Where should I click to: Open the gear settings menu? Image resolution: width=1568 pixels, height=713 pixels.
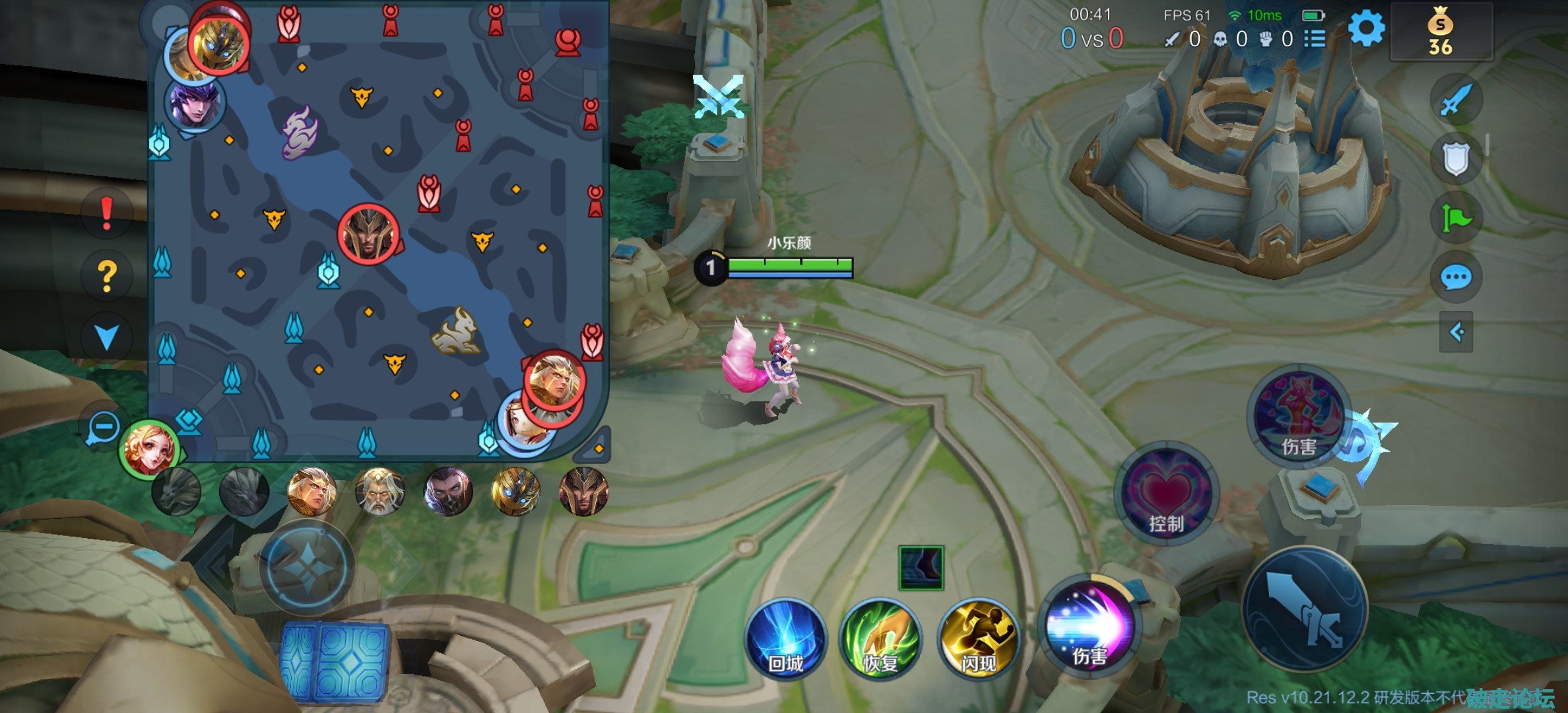[x=1366, y=29]
